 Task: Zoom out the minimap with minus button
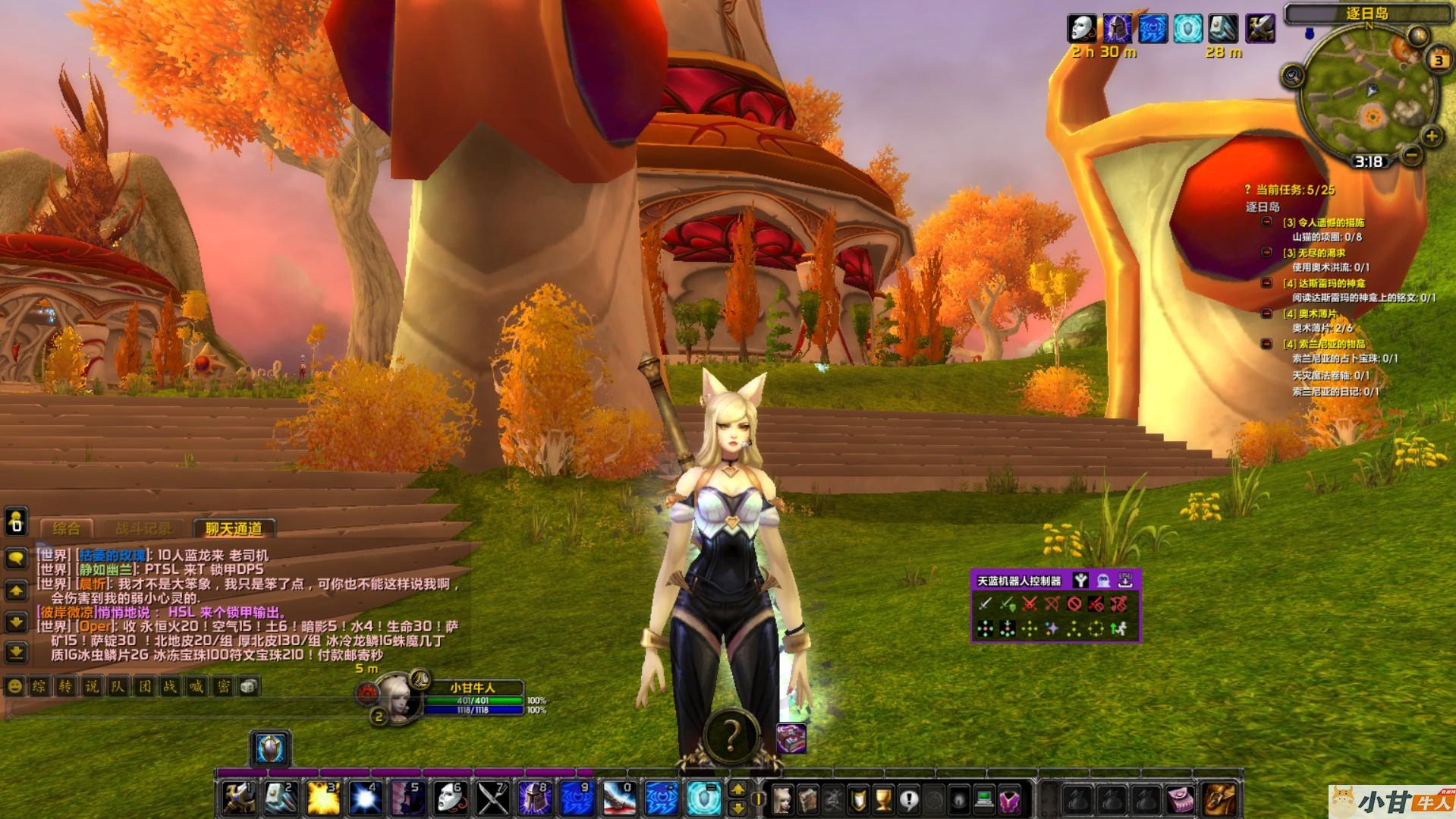click(1411, 156)
